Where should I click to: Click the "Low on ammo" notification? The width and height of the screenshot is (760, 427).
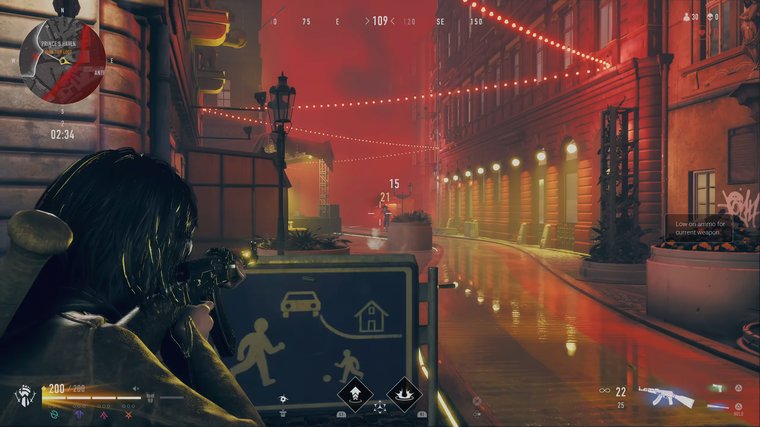(698, 229)
